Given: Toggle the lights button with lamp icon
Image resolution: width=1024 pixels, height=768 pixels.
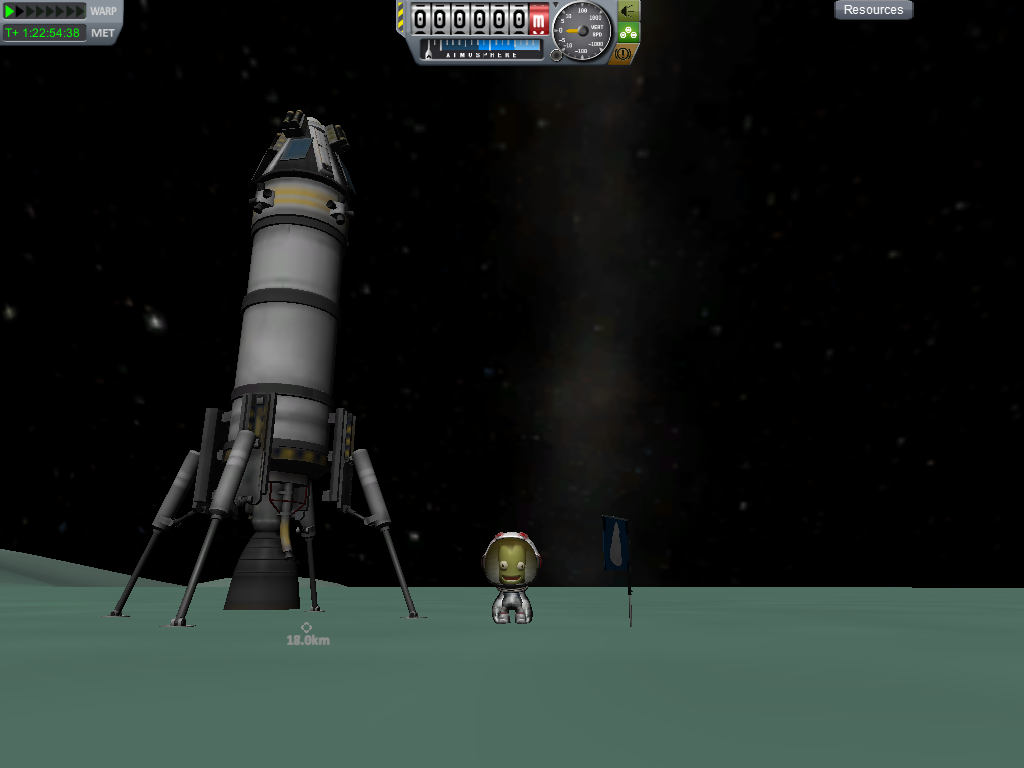Looking at the screenshot, I should pyautogui.click(x=628, y=10).
